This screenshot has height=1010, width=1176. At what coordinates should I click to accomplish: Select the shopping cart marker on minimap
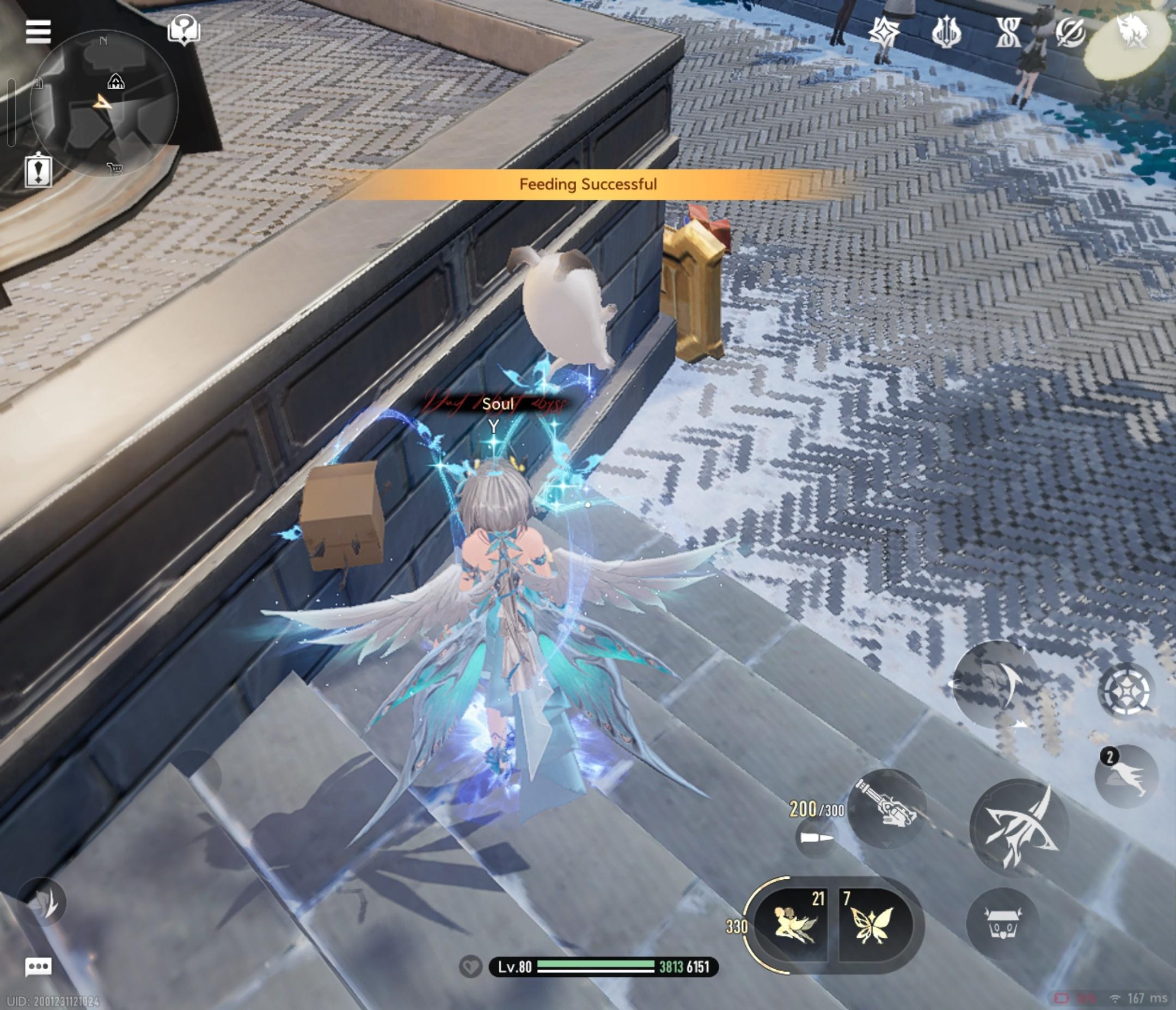[x=115, y=168]
